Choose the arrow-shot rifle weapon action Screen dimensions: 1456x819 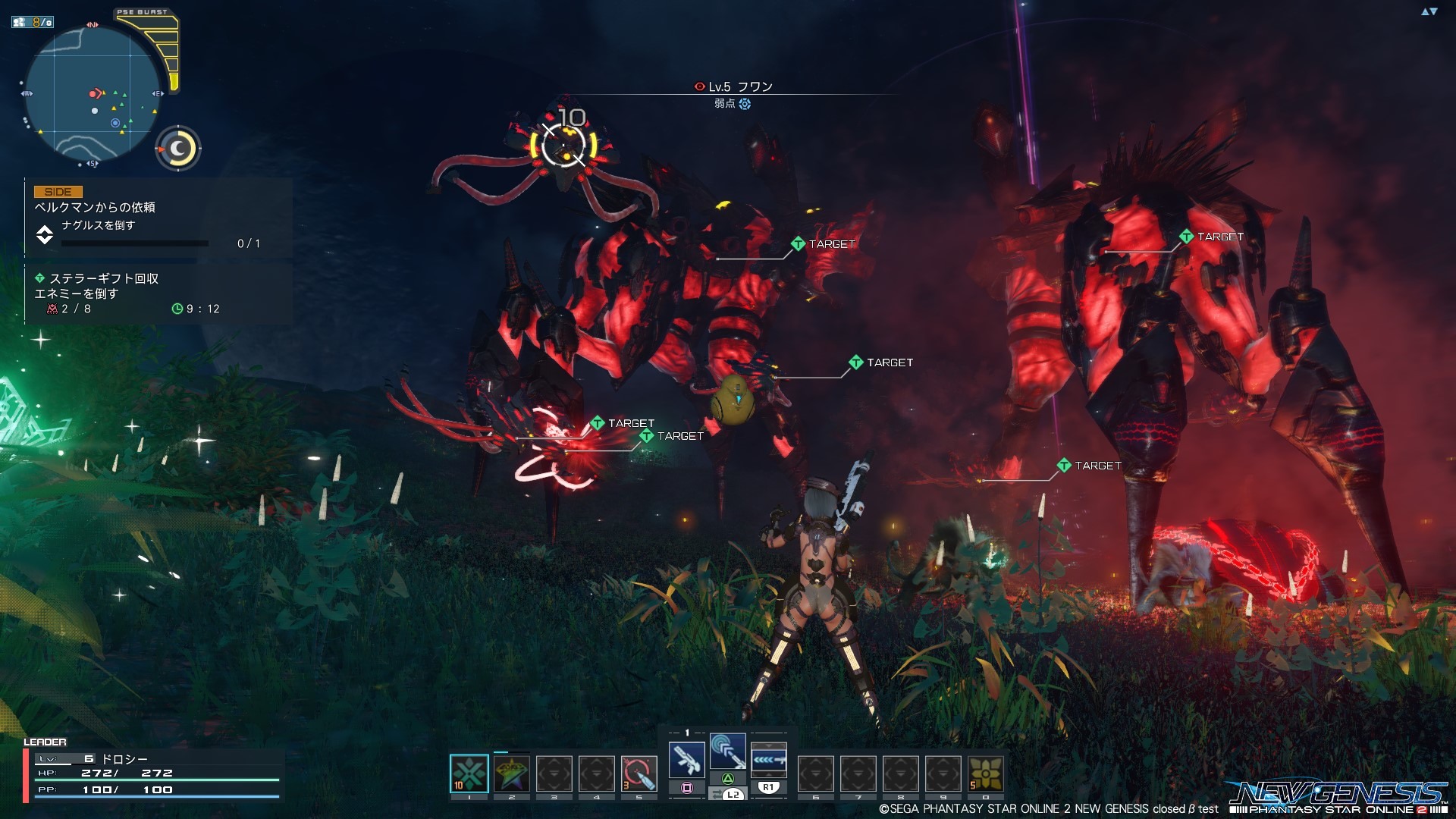click(768, 759)
